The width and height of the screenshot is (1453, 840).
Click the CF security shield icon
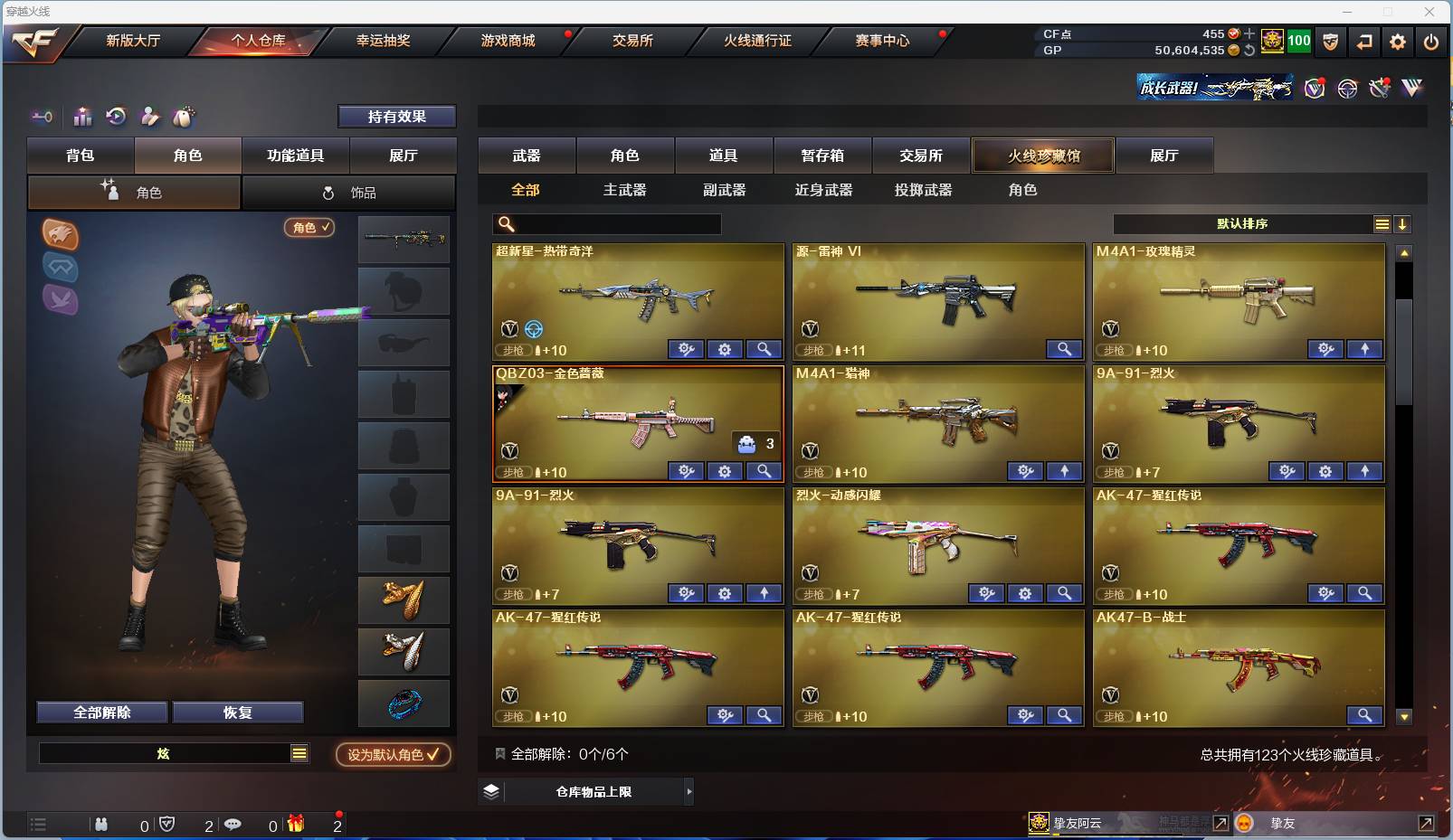tap(1331, 42)
